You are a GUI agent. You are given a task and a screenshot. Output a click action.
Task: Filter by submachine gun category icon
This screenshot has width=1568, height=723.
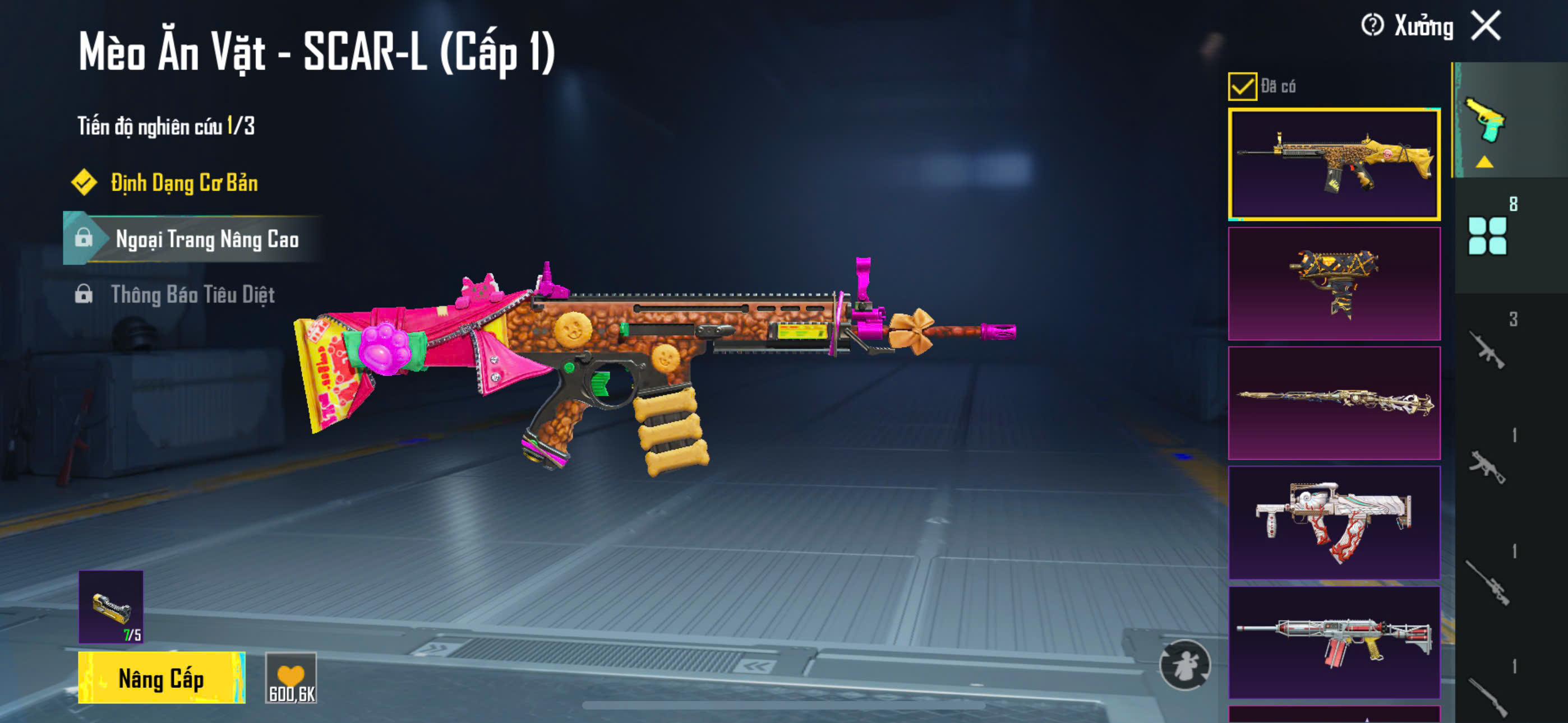[1487, 466]
